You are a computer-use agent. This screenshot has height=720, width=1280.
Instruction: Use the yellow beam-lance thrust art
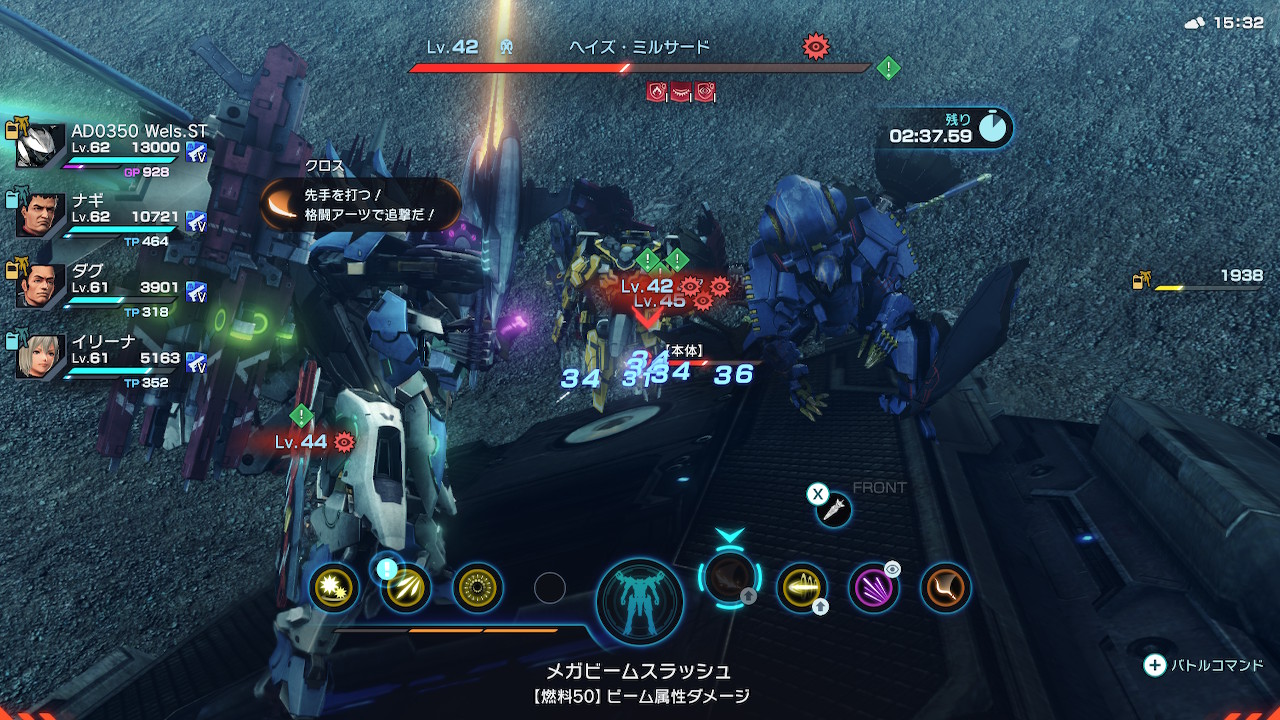point(802,587)
